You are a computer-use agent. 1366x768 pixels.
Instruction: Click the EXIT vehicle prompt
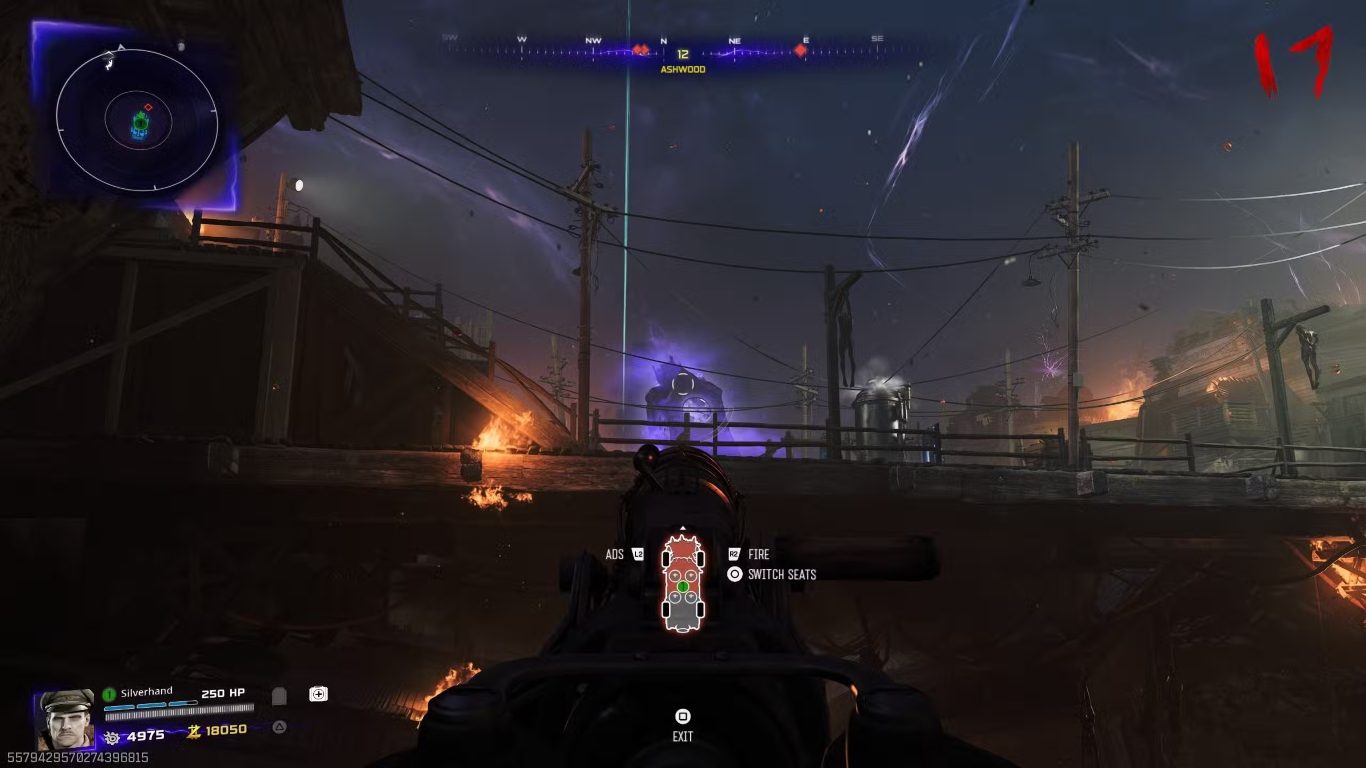(x=683, y=737)
